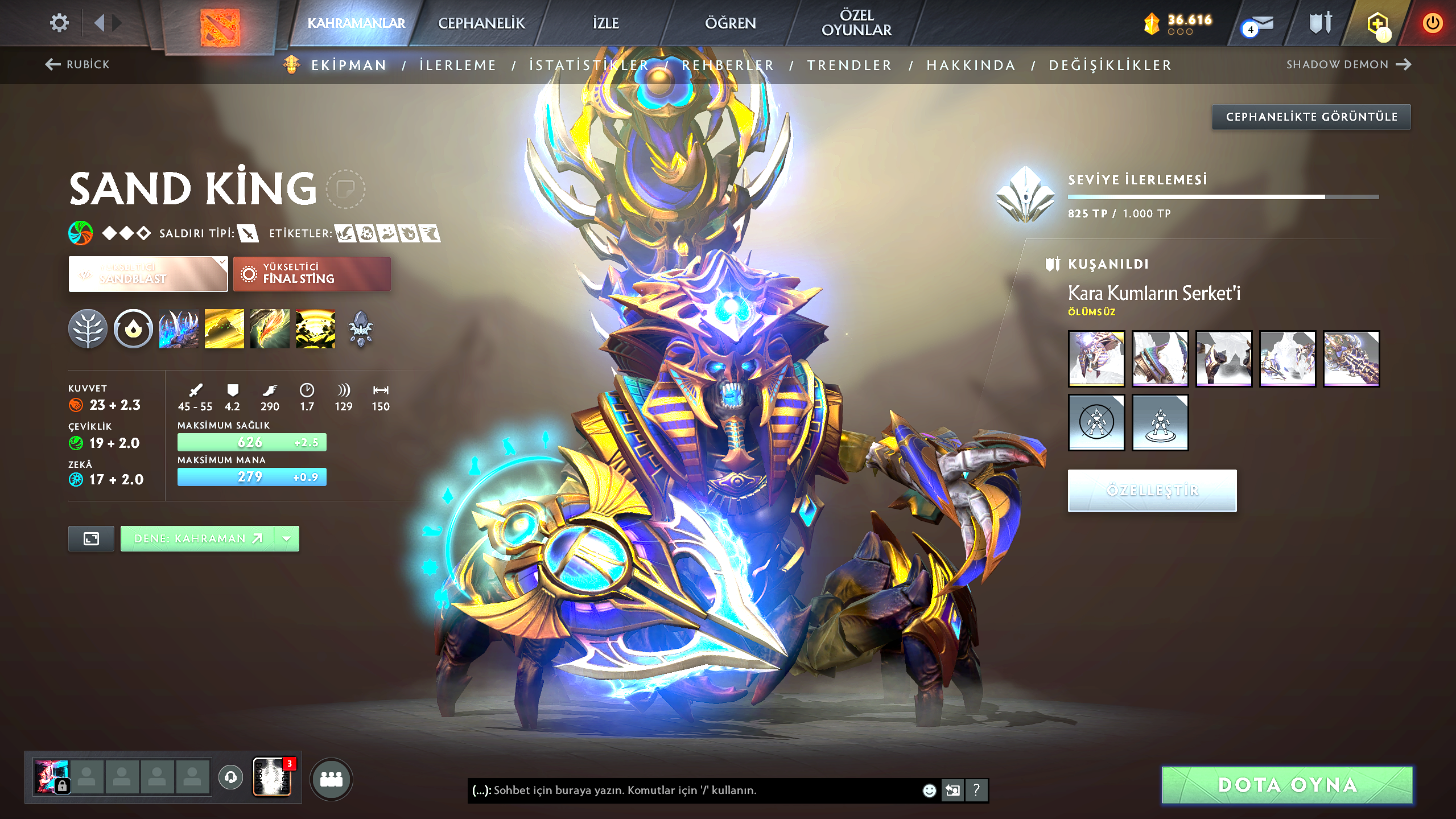Click the ÖZELLEŞTİR customize button

pyautogui.click(x=1152, y=490)
